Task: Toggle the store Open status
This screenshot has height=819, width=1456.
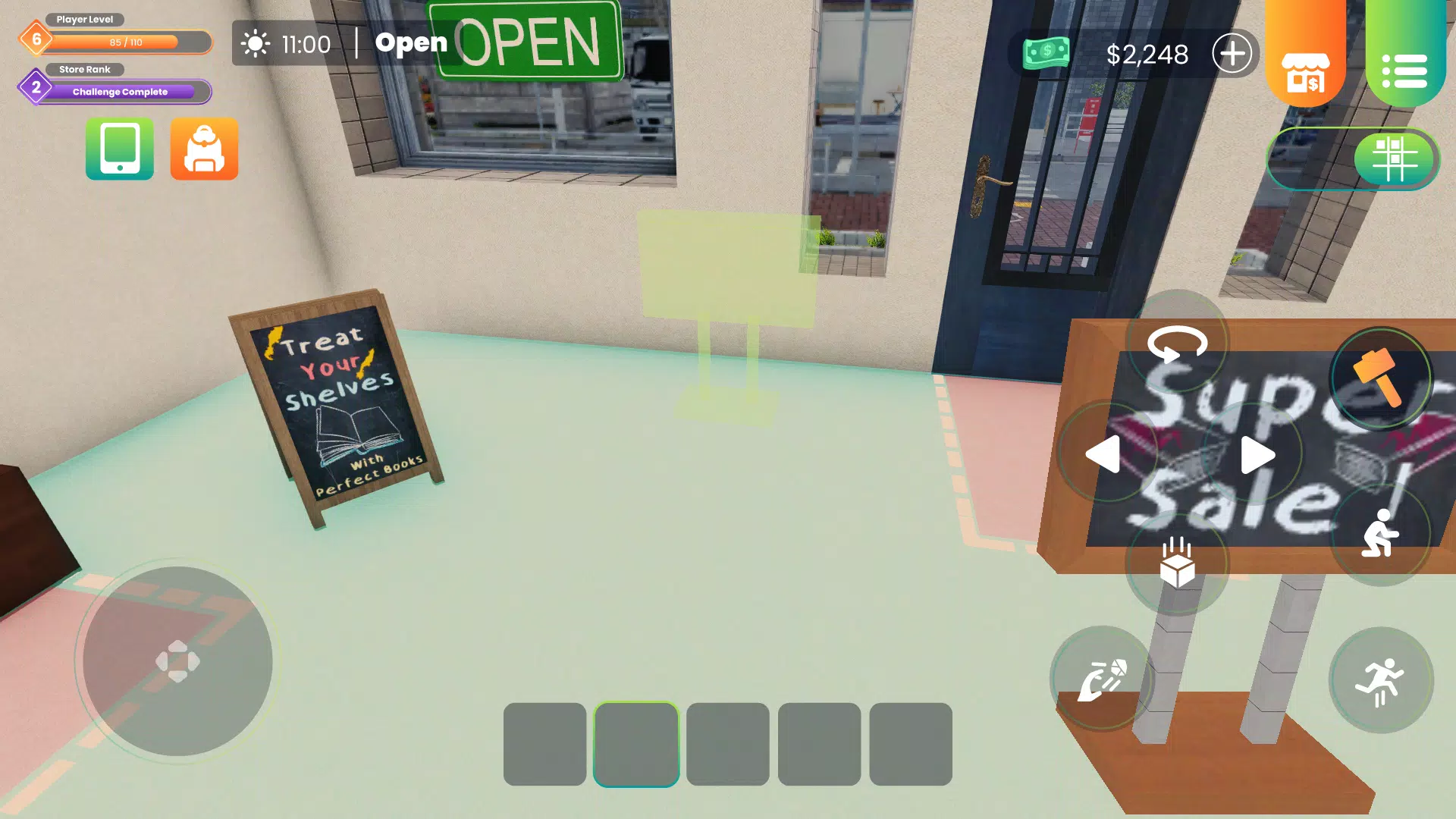Action: [412, 42]
